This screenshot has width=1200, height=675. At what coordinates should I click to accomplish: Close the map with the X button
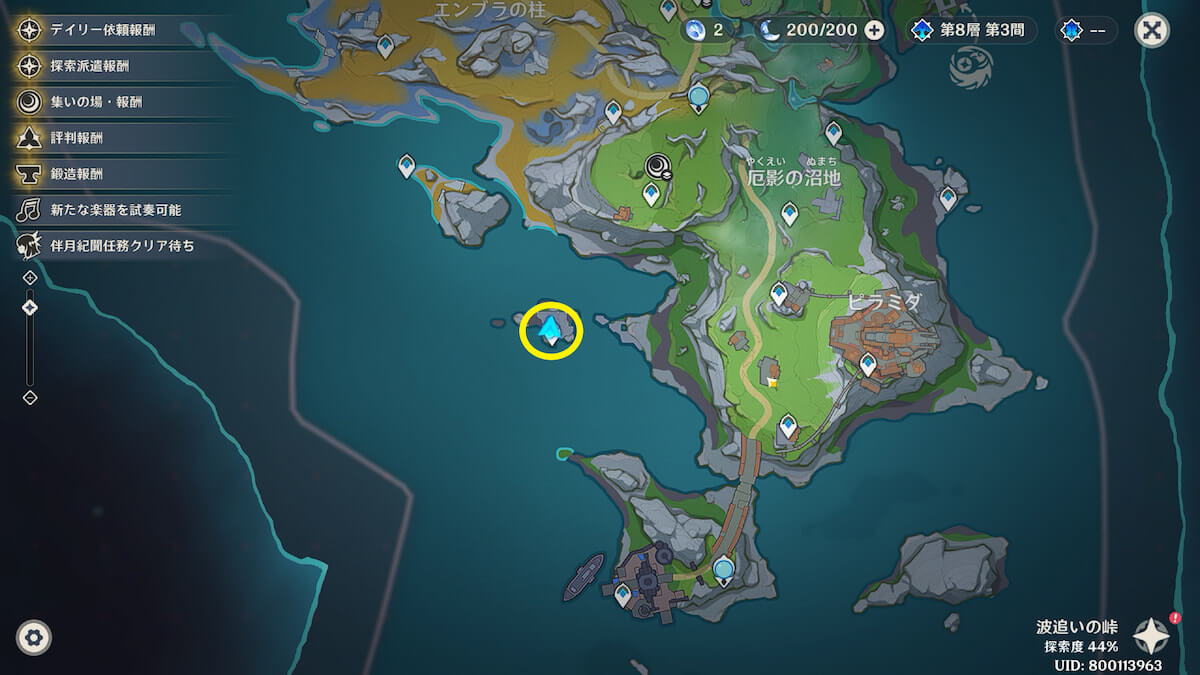(1152, 30)
